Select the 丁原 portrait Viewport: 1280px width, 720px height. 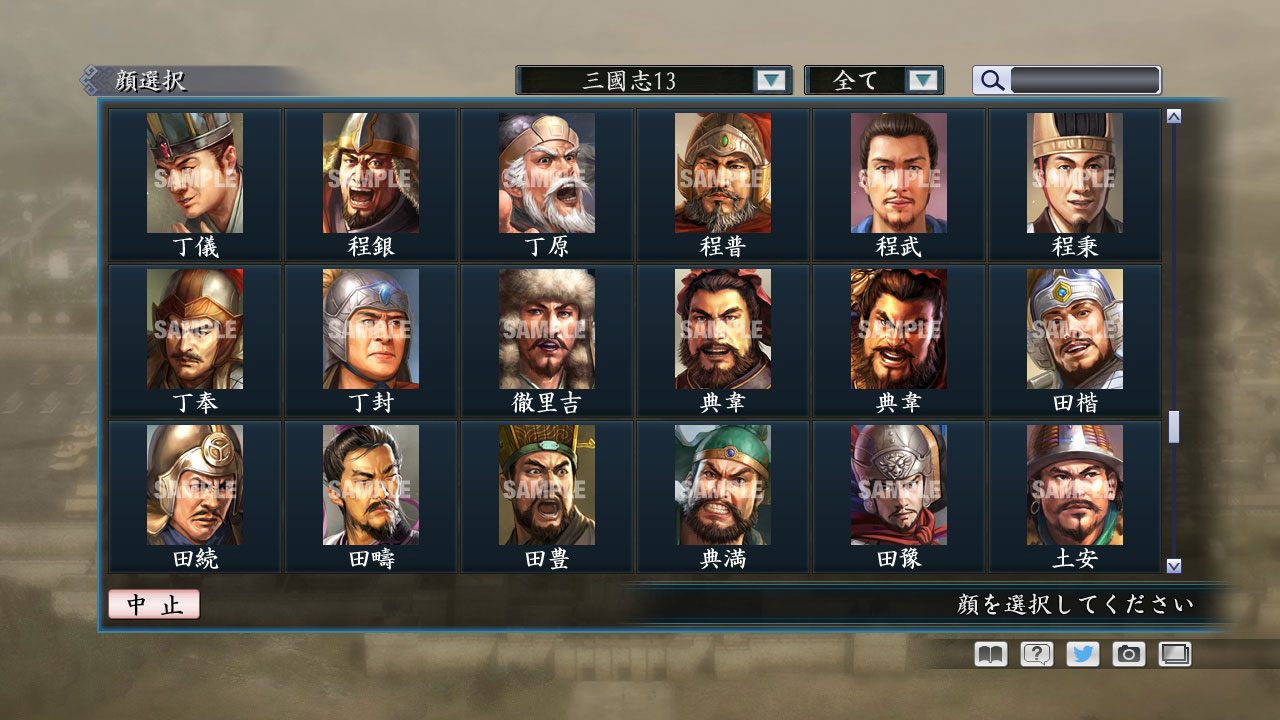[x=546, y=172]
